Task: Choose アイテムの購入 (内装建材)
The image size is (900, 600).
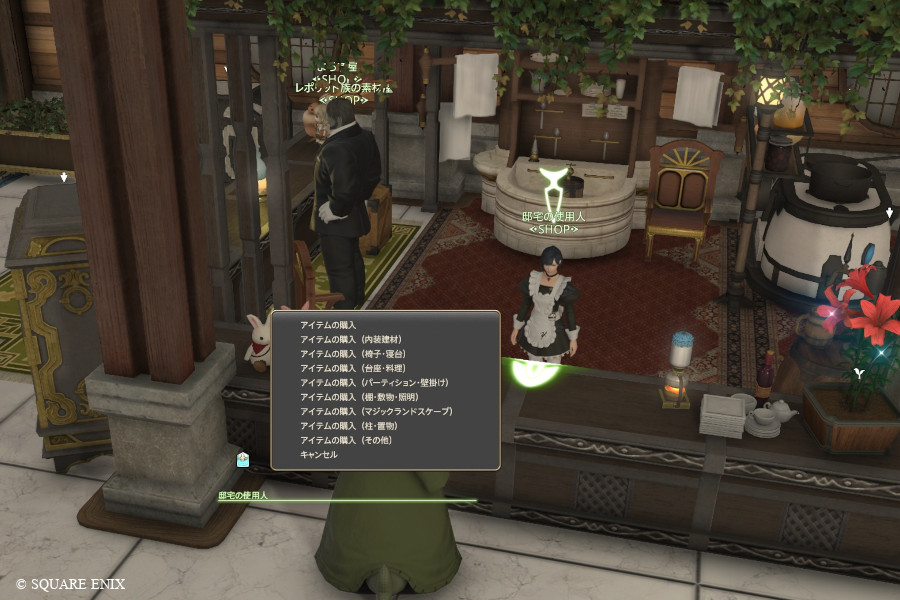Action: [x=350, y=340]
